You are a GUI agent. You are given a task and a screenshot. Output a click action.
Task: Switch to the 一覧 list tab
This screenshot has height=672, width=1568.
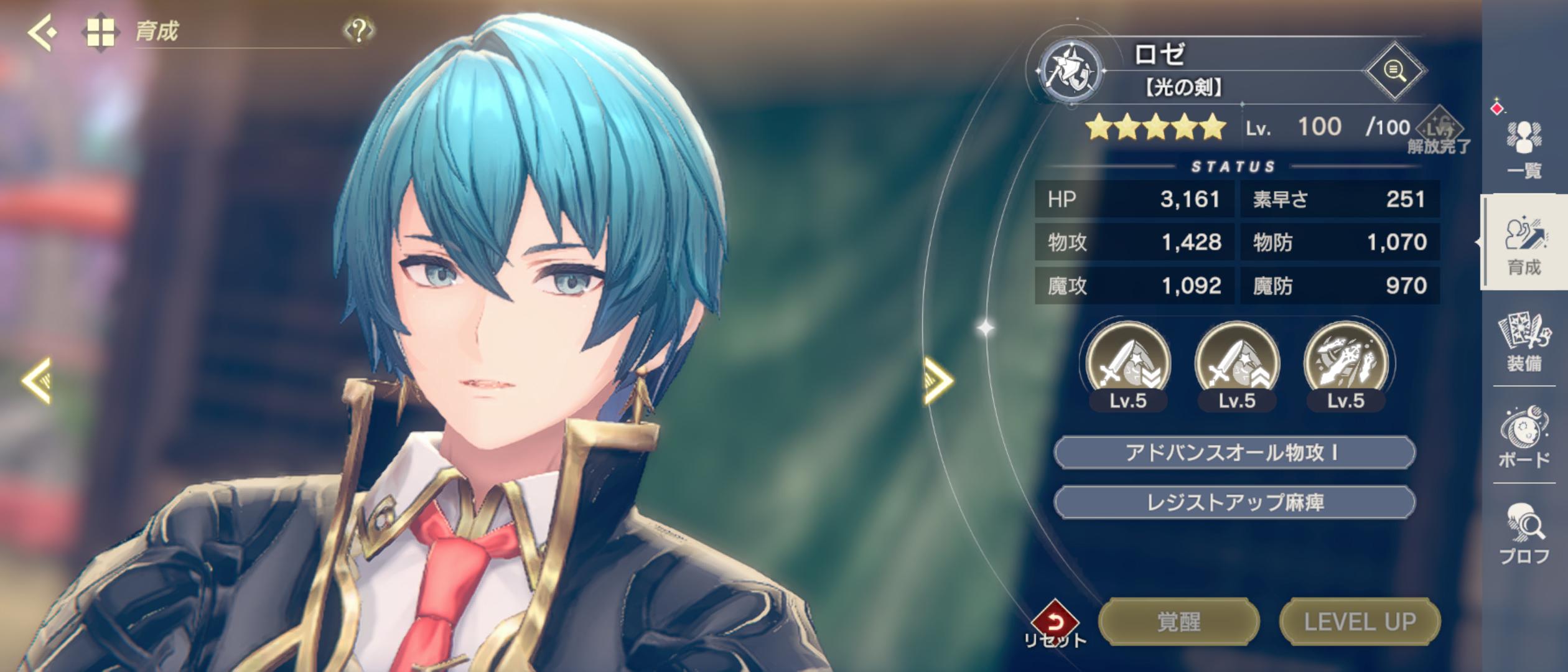click(x=1524, y=148)
